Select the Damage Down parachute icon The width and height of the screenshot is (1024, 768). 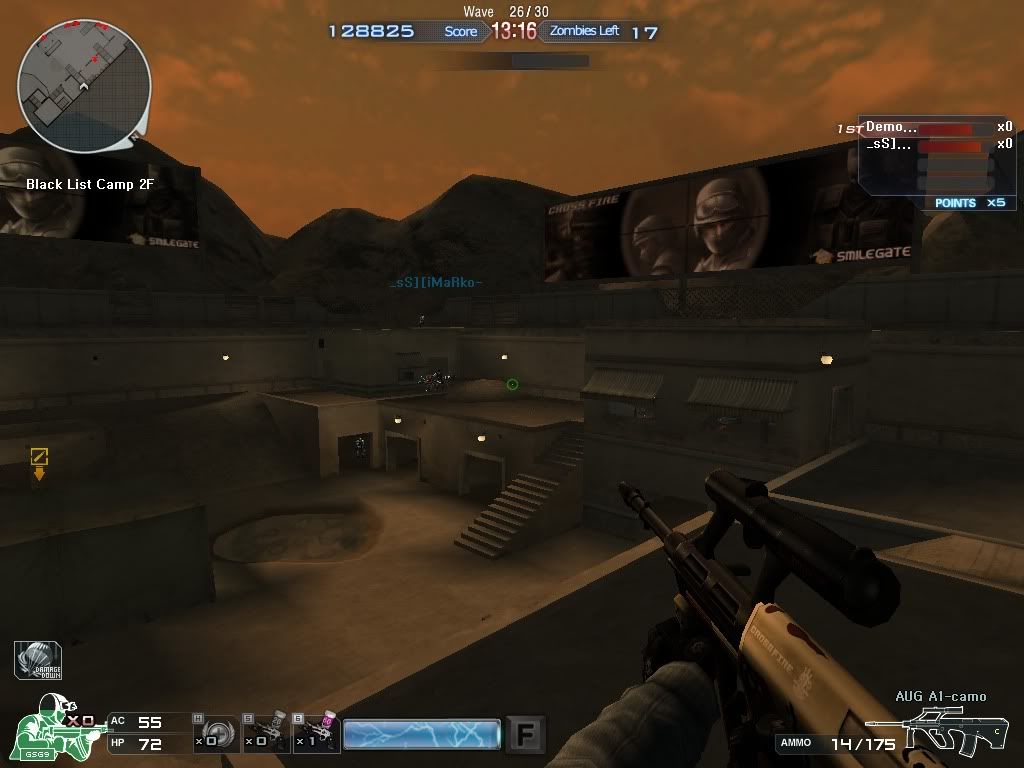pyautogui.click(x=39, y=661)
